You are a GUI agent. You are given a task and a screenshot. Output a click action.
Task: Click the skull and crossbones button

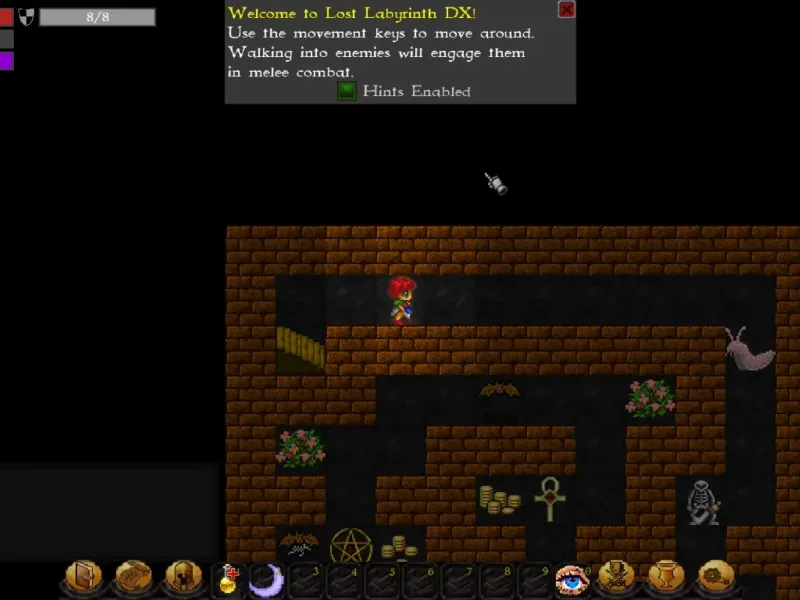pyautogui.click(x=617, y=577)
